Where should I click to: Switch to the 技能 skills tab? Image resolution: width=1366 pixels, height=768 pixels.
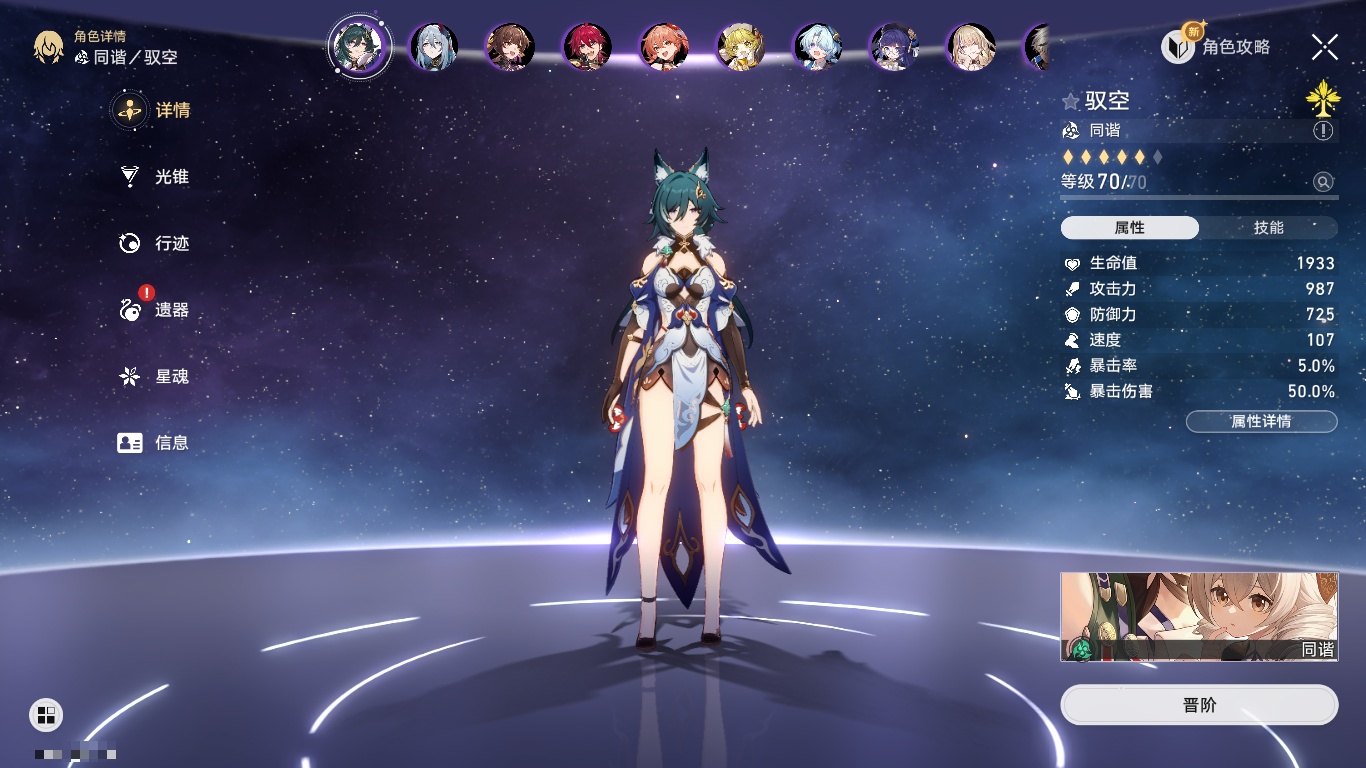[x=1268, y=228]
